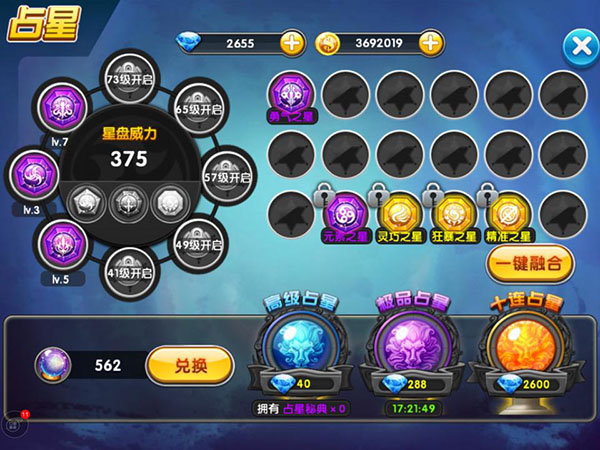The image size is (600, 450).
Task: Tap the 一键融合 button
Action: [530, 264]
